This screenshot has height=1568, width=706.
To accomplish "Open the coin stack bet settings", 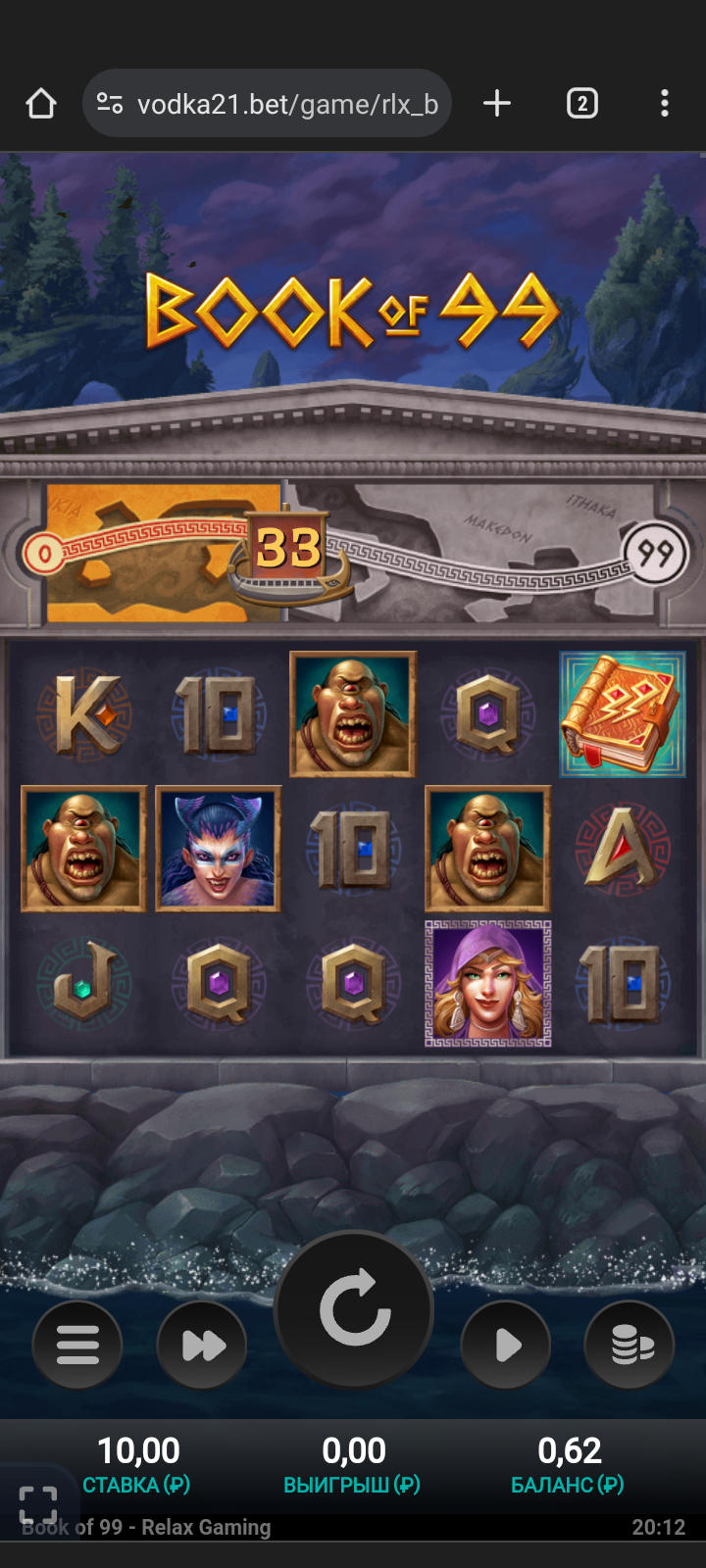I will tap(630, 1345).
